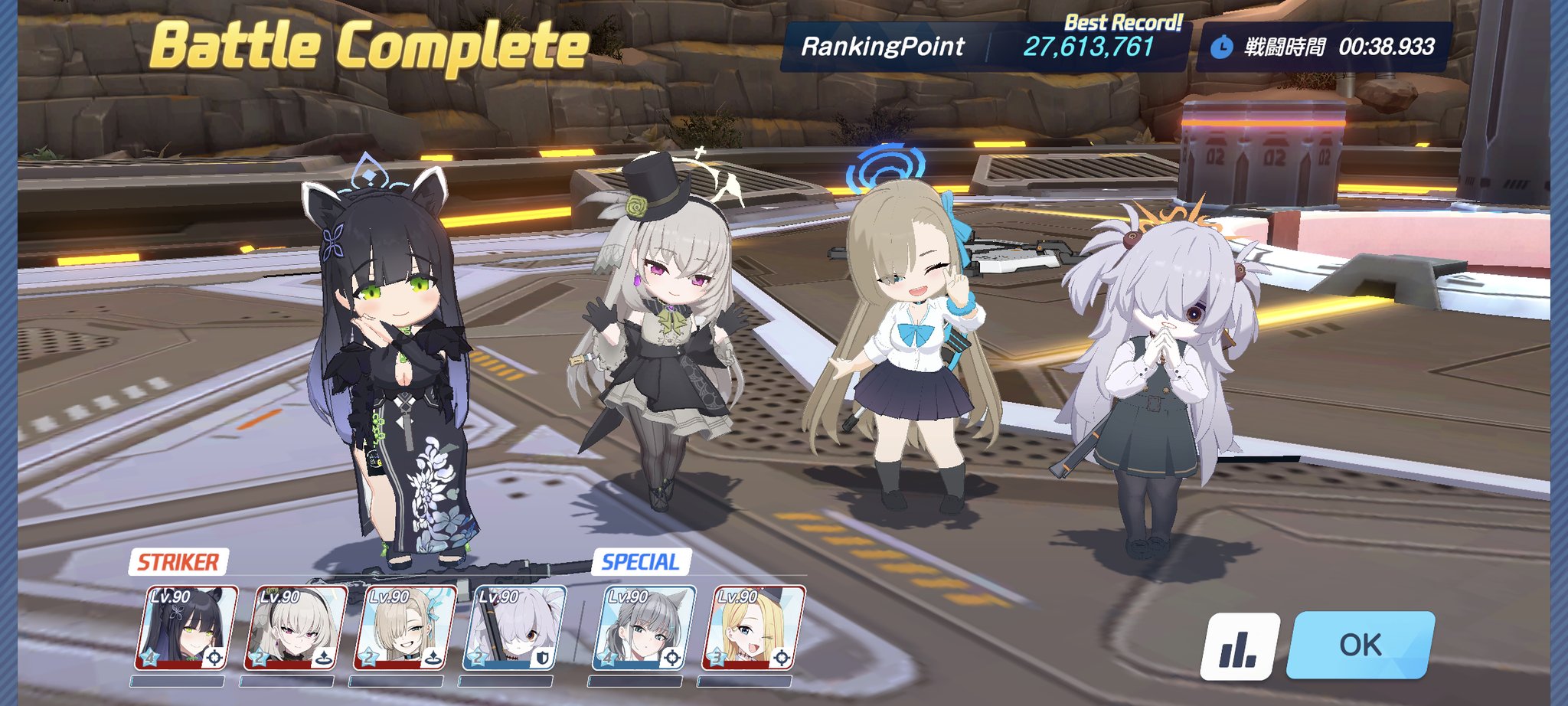The width and height of the screenshot is (1568, 706).
Task: Choose the winking blonde special portrait
Action: point(753,628)
